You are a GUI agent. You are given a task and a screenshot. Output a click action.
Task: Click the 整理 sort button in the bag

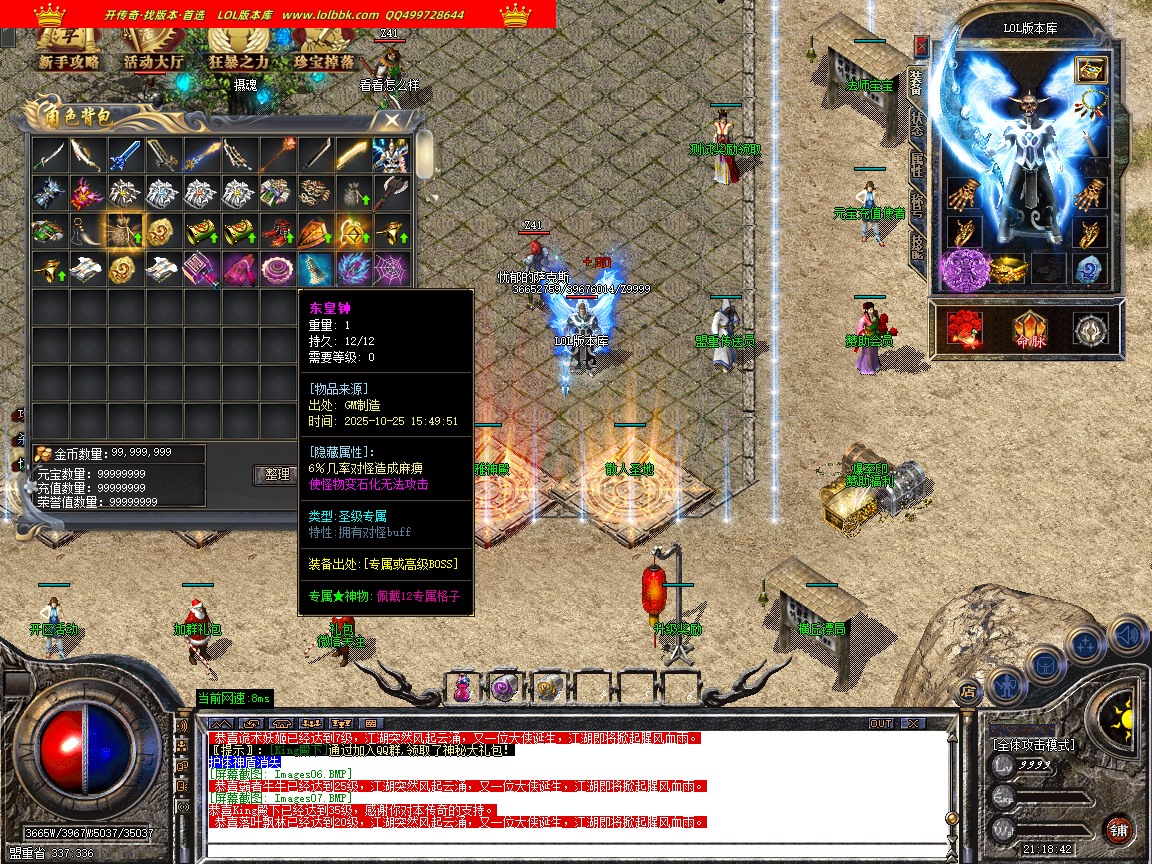(x=274, y=475)
